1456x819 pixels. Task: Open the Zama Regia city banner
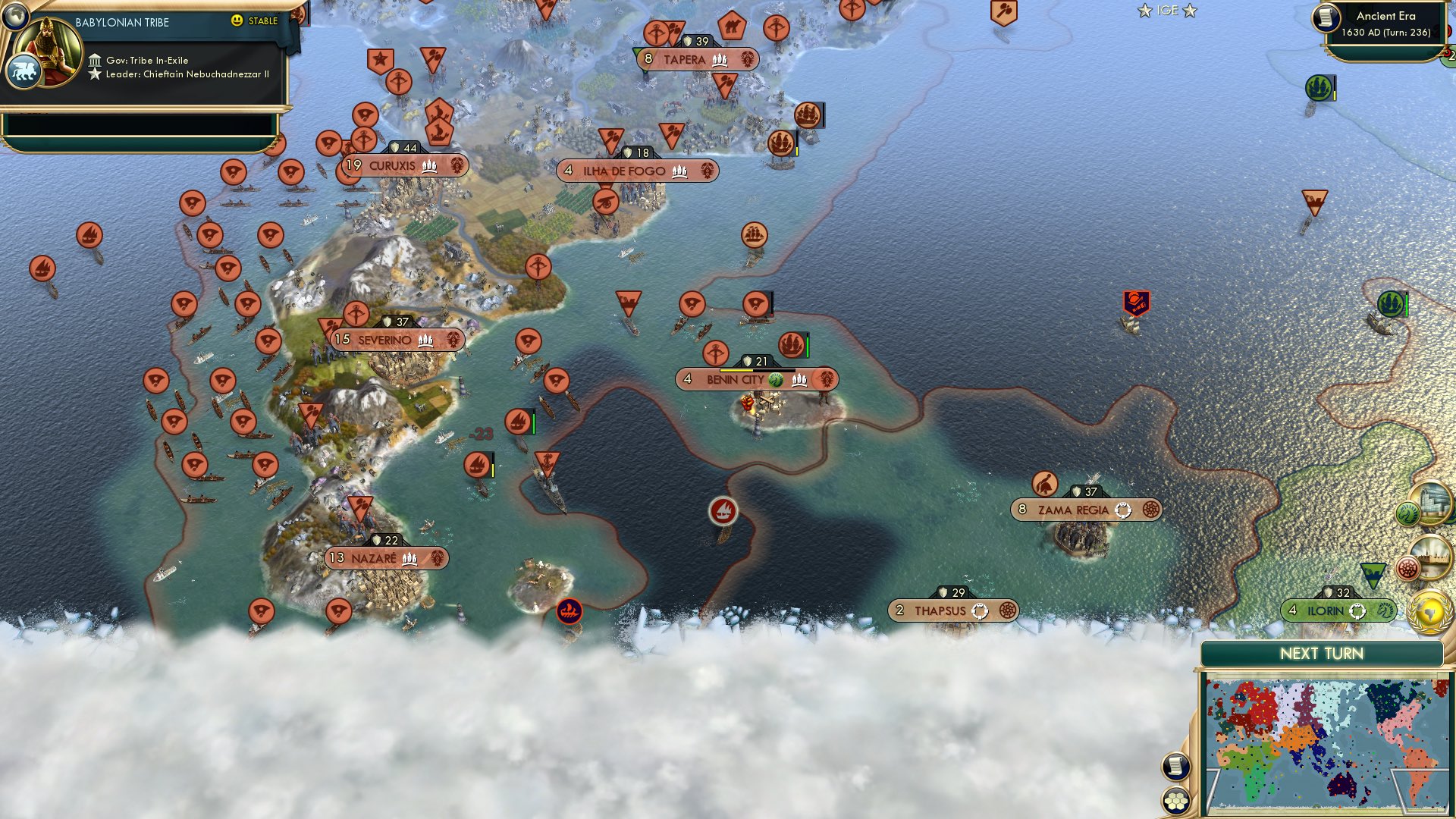tap(1086, 510)
